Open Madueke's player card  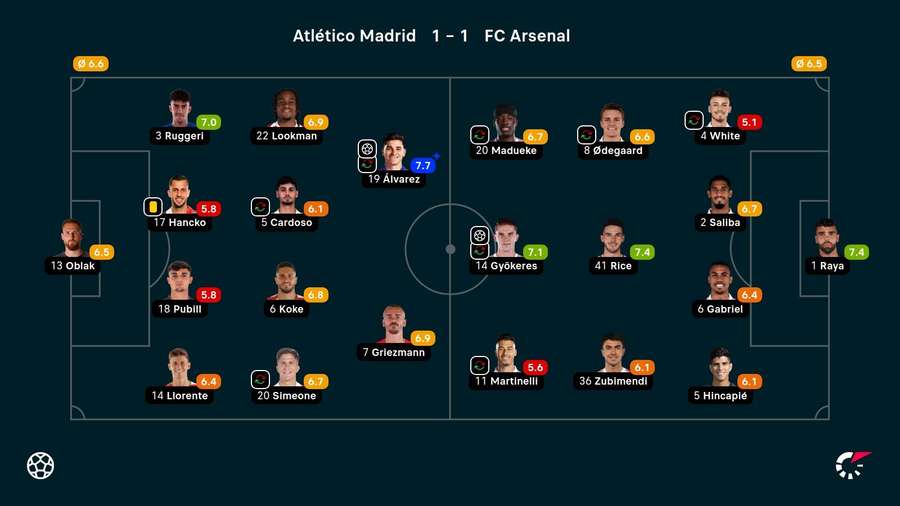(x=507, y=125)
